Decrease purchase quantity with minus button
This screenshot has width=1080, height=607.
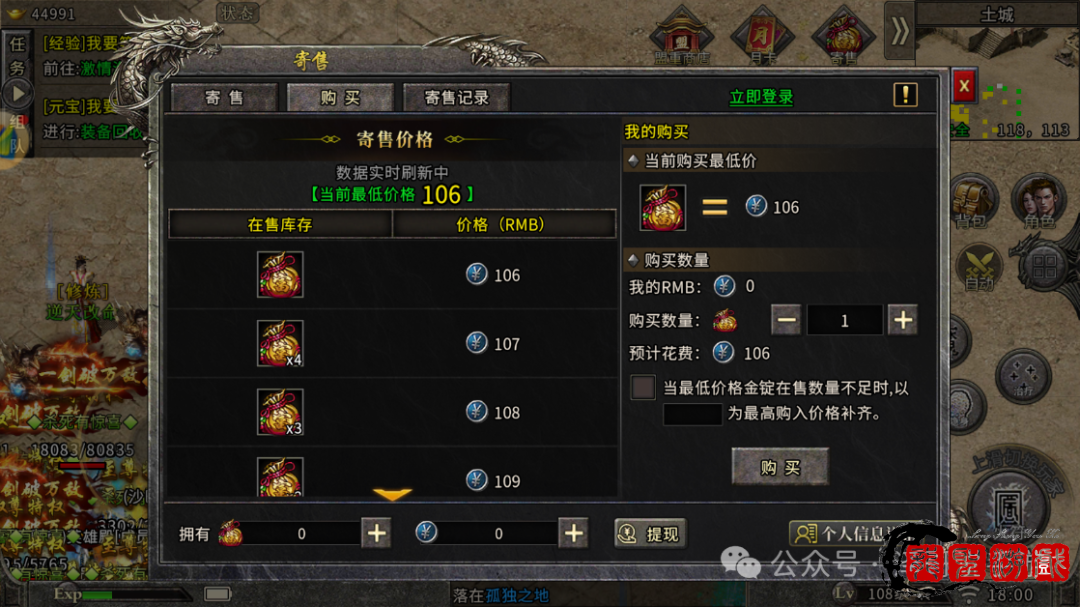(x=786, y=321)
